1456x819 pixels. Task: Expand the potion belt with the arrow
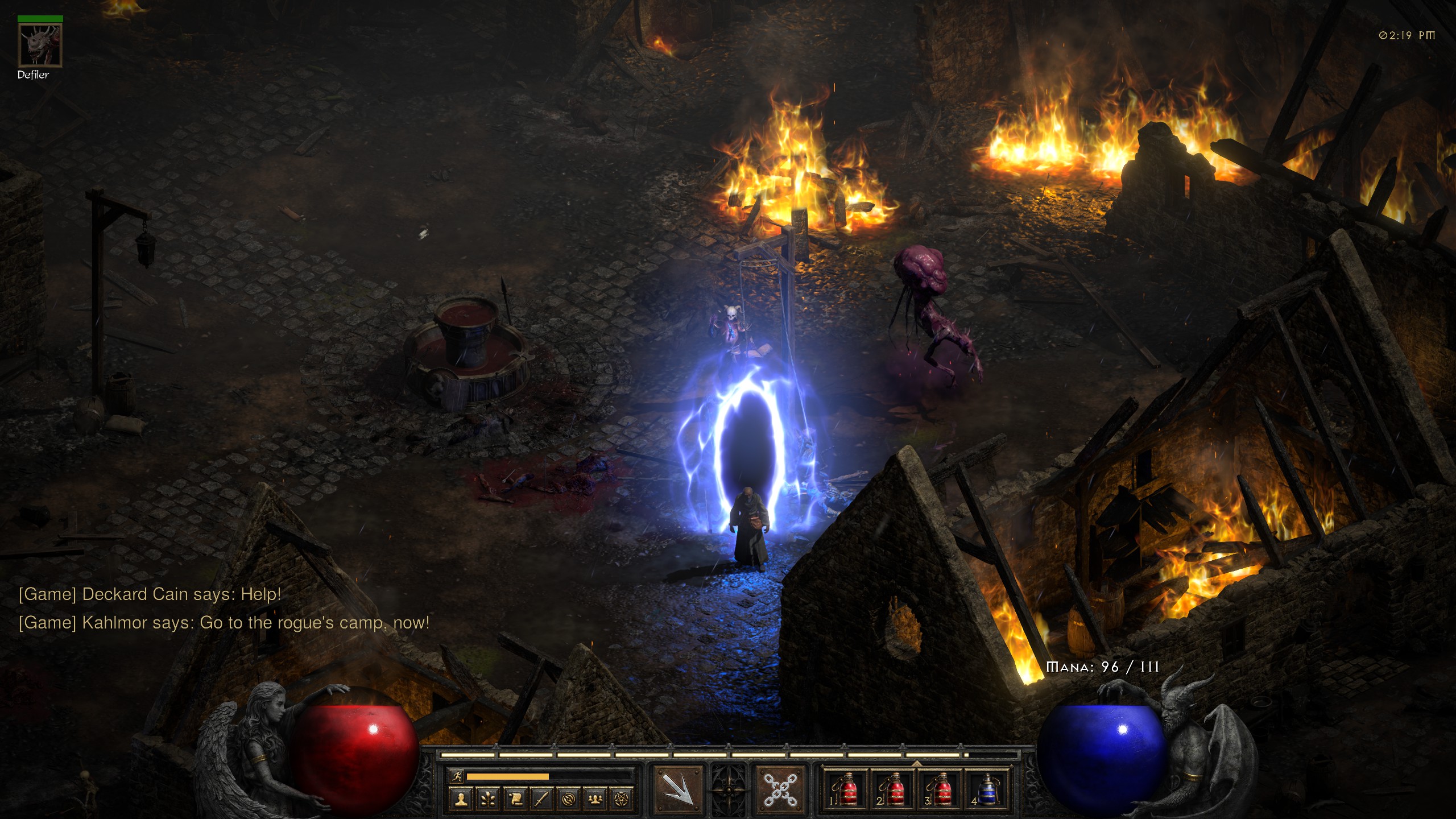916,763
